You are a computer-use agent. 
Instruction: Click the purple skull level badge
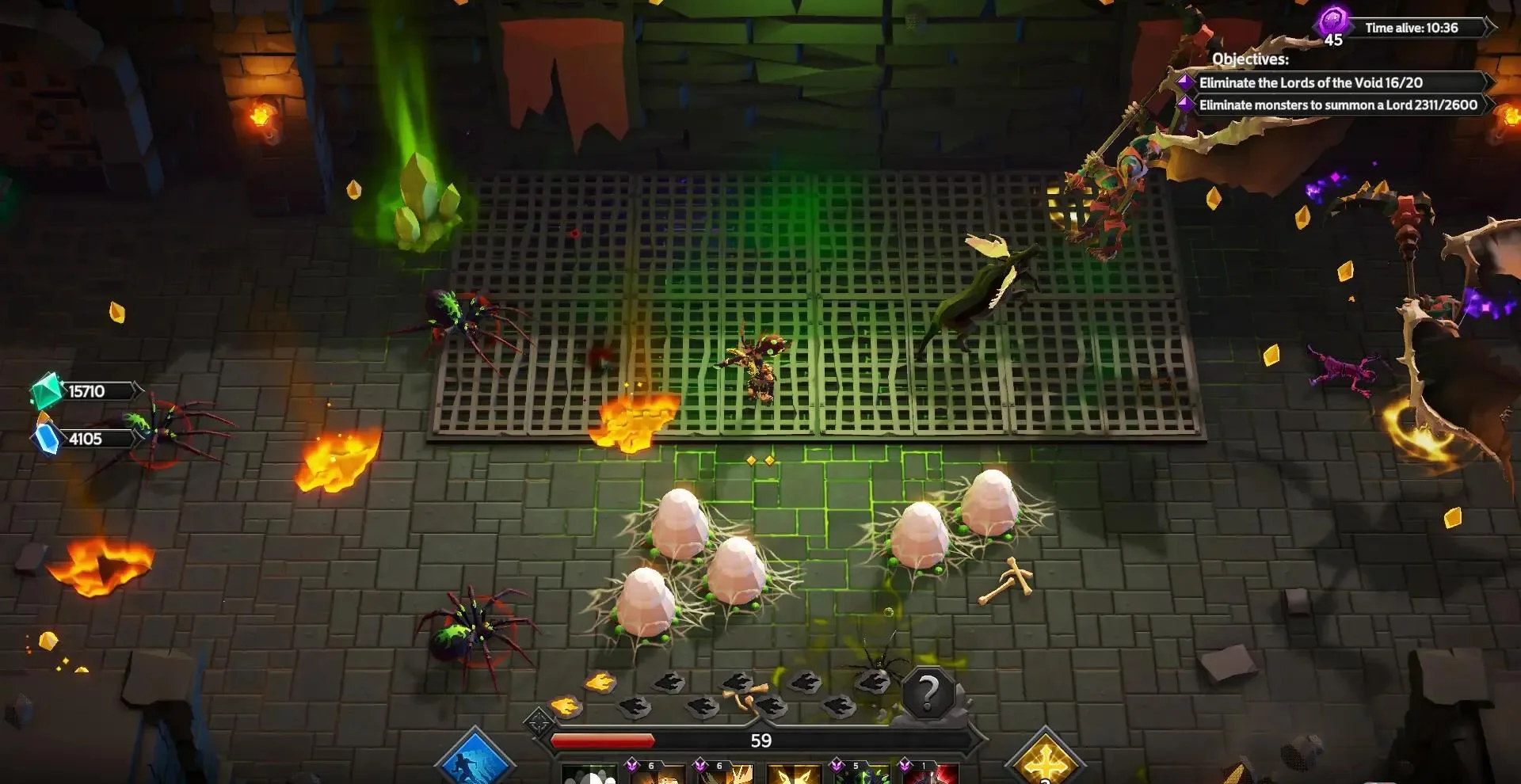tap(1333, 22)
